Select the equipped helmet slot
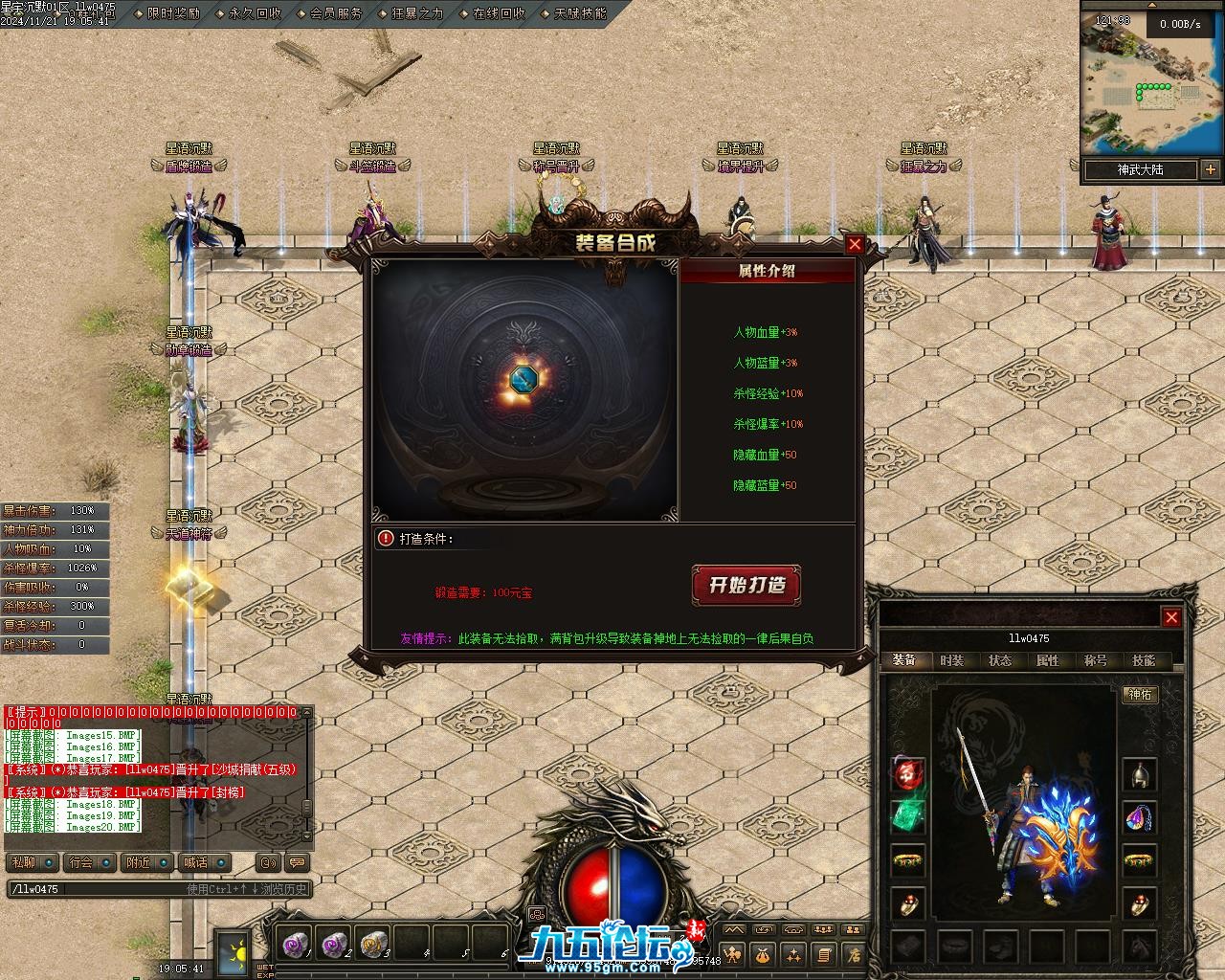This screenshot has width=1225, height=980. click(1139, 774)
